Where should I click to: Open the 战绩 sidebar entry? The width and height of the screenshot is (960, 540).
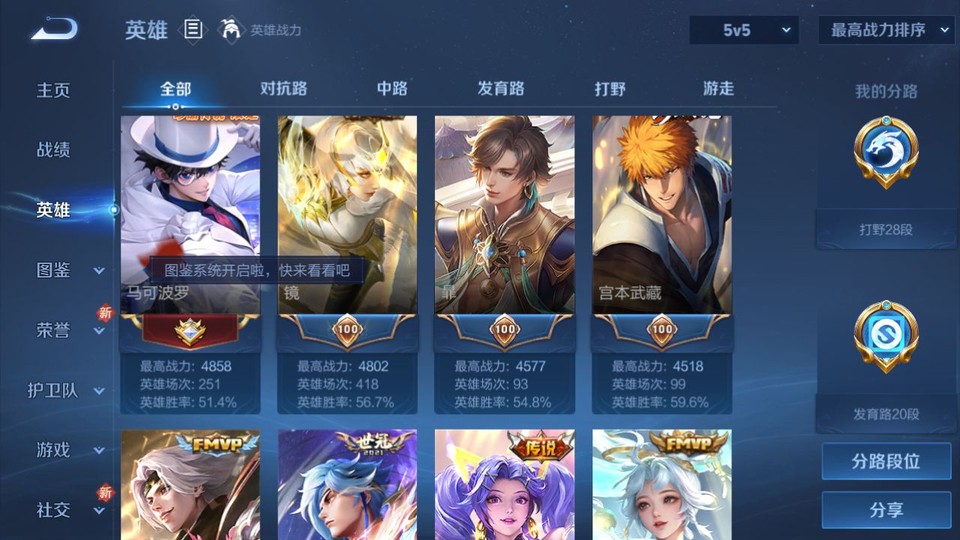point(54,150)
